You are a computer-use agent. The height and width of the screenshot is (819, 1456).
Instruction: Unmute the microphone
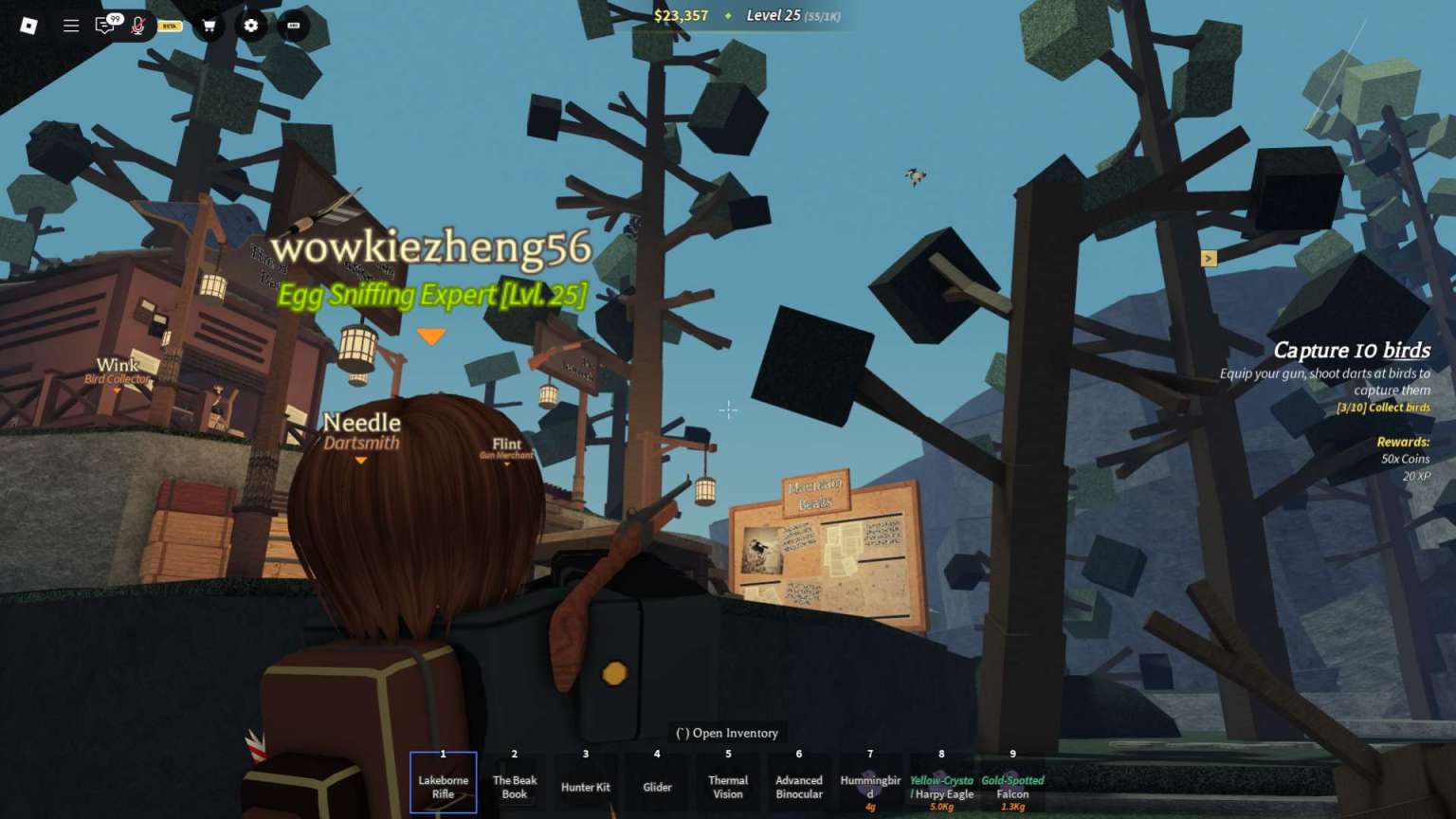pos(139,26)
